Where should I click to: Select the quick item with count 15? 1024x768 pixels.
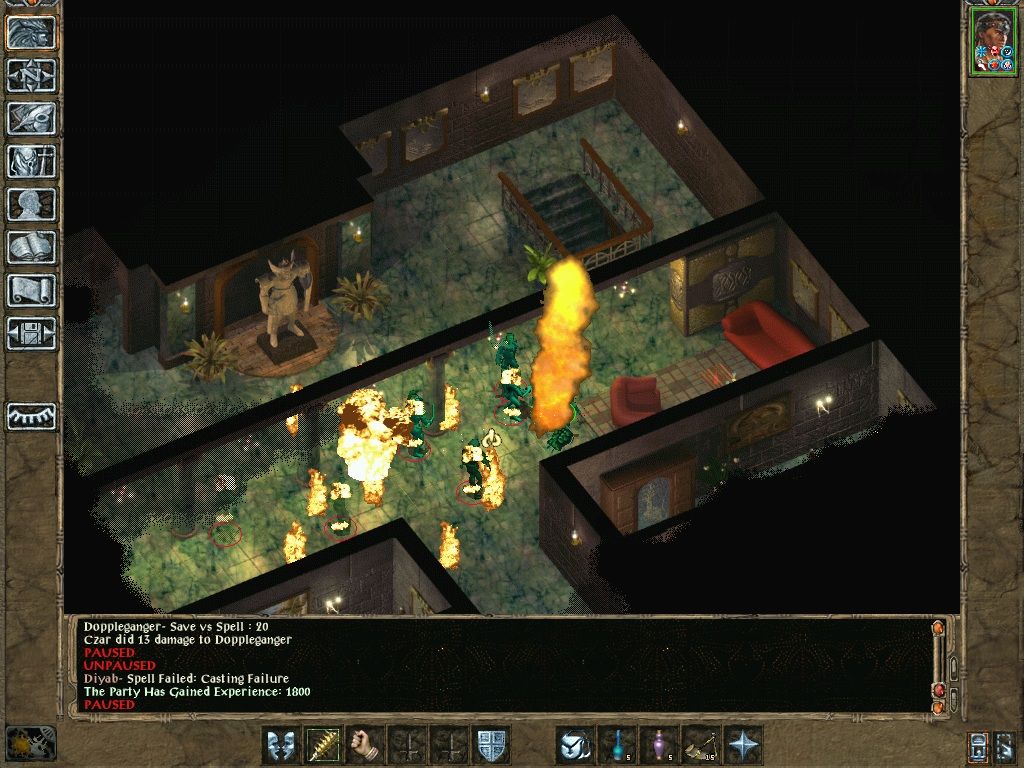pyautogui.click(x=701, y=745)
